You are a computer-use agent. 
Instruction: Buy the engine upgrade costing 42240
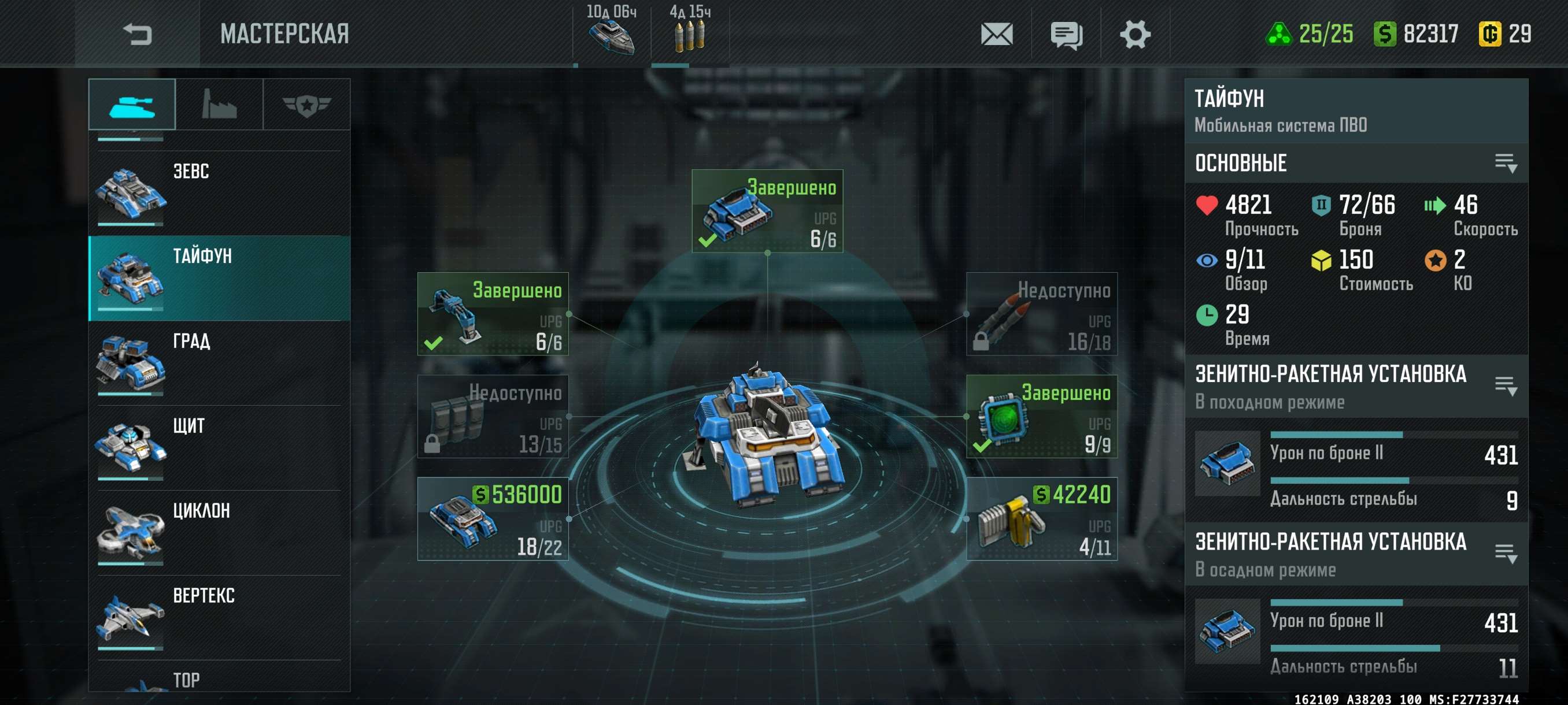pos(1041,519)
